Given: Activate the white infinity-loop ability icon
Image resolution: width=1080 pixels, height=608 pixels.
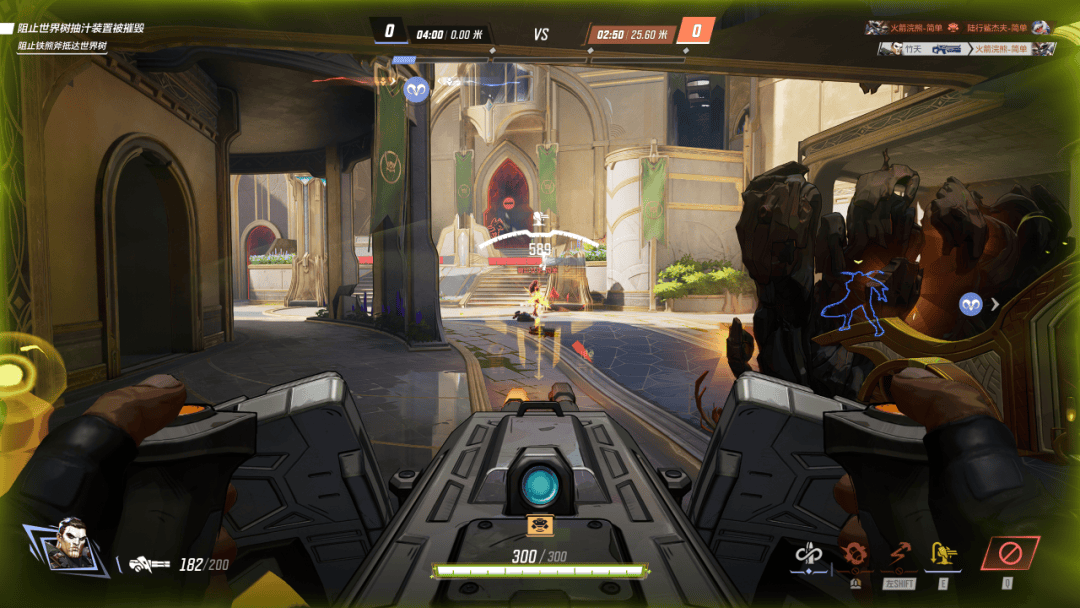Looking at the screenshot, I should (808, 553).
